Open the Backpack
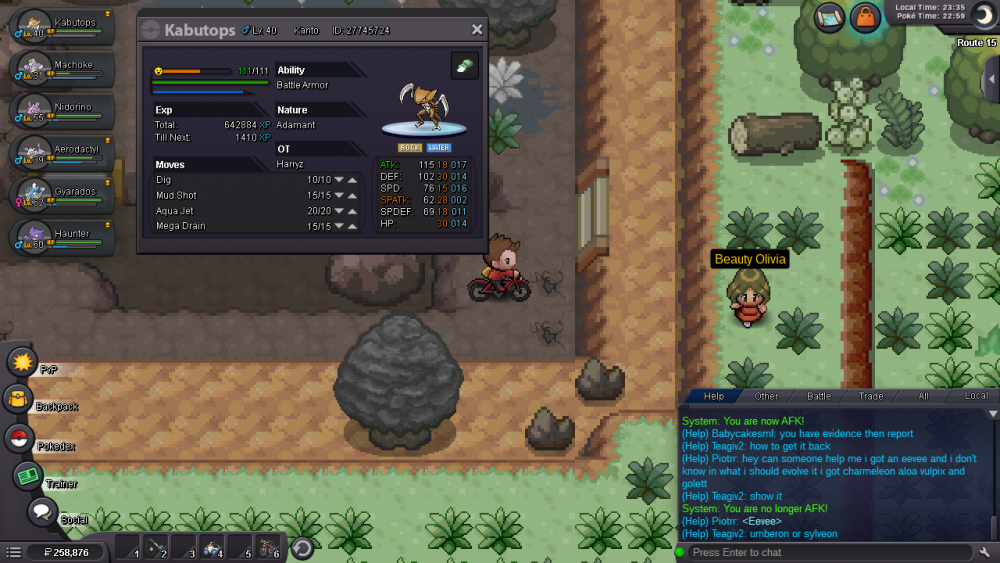Image resolution: width=1000 pixels, height=563 pixels. click(x=19, y=400)
